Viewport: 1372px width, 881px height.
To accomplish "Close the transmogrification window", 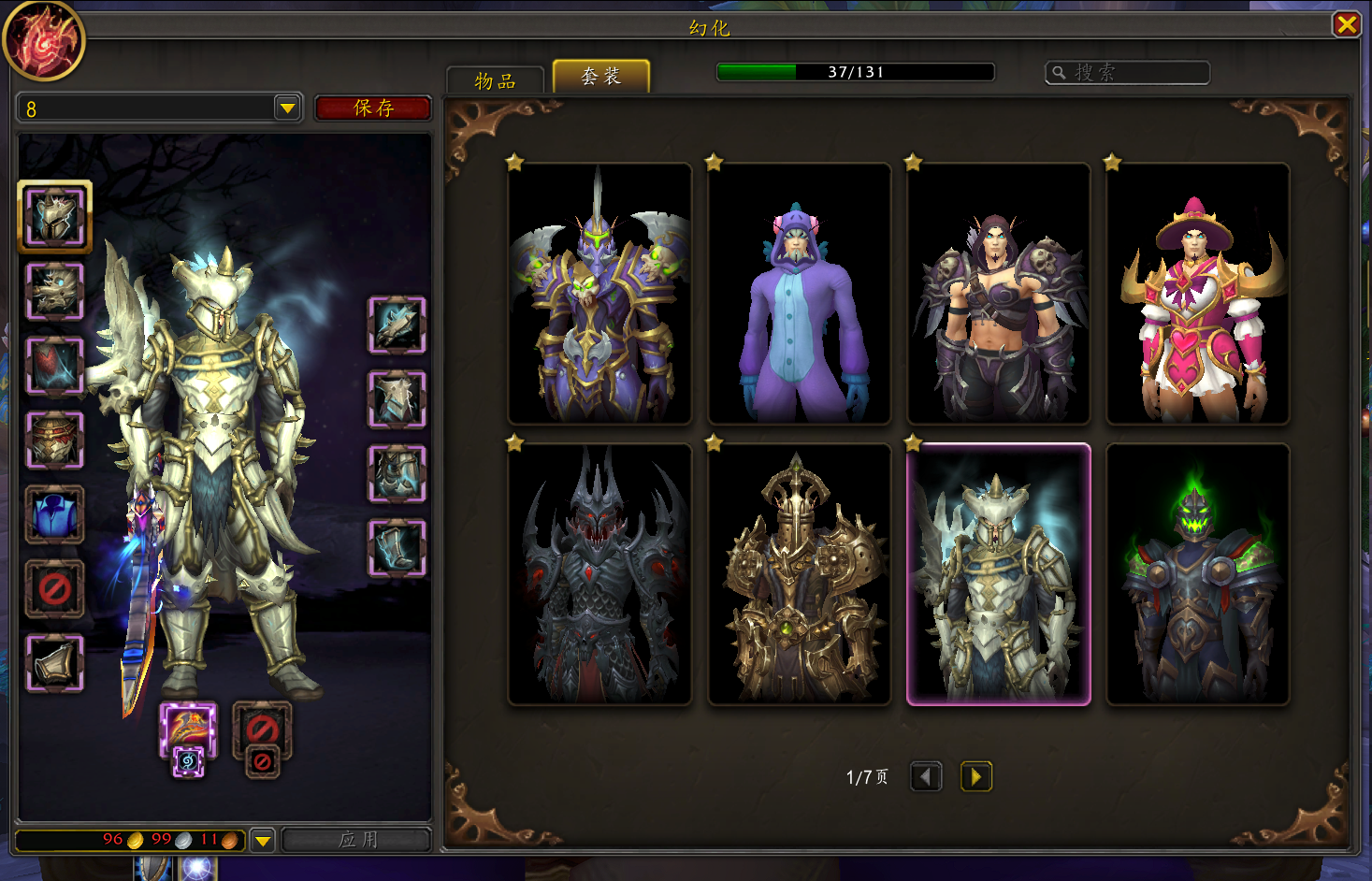I will tap(1346, 24).
